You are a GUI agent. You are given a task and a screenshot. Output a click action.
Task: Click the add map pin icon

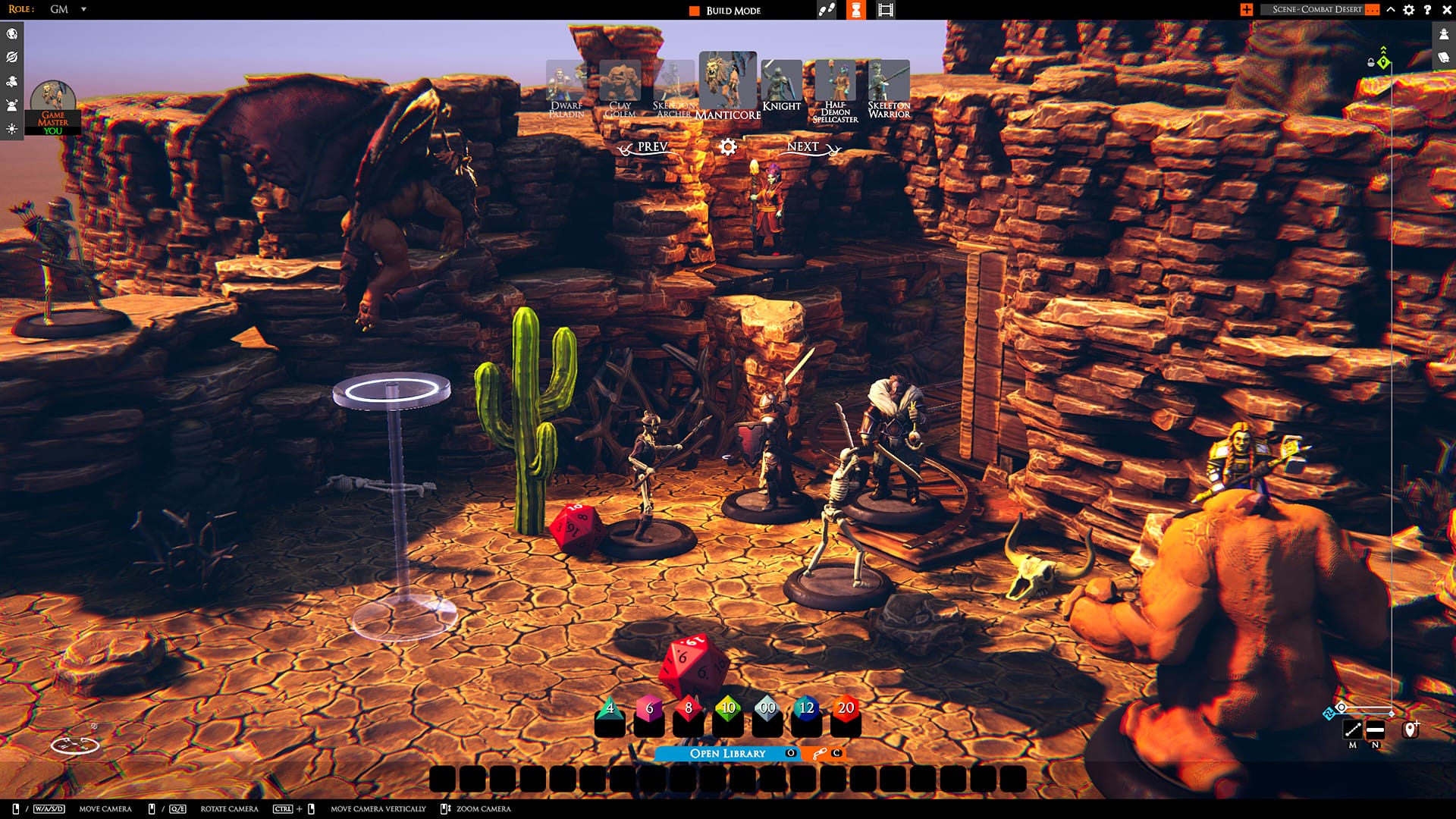pos(1410,730)
